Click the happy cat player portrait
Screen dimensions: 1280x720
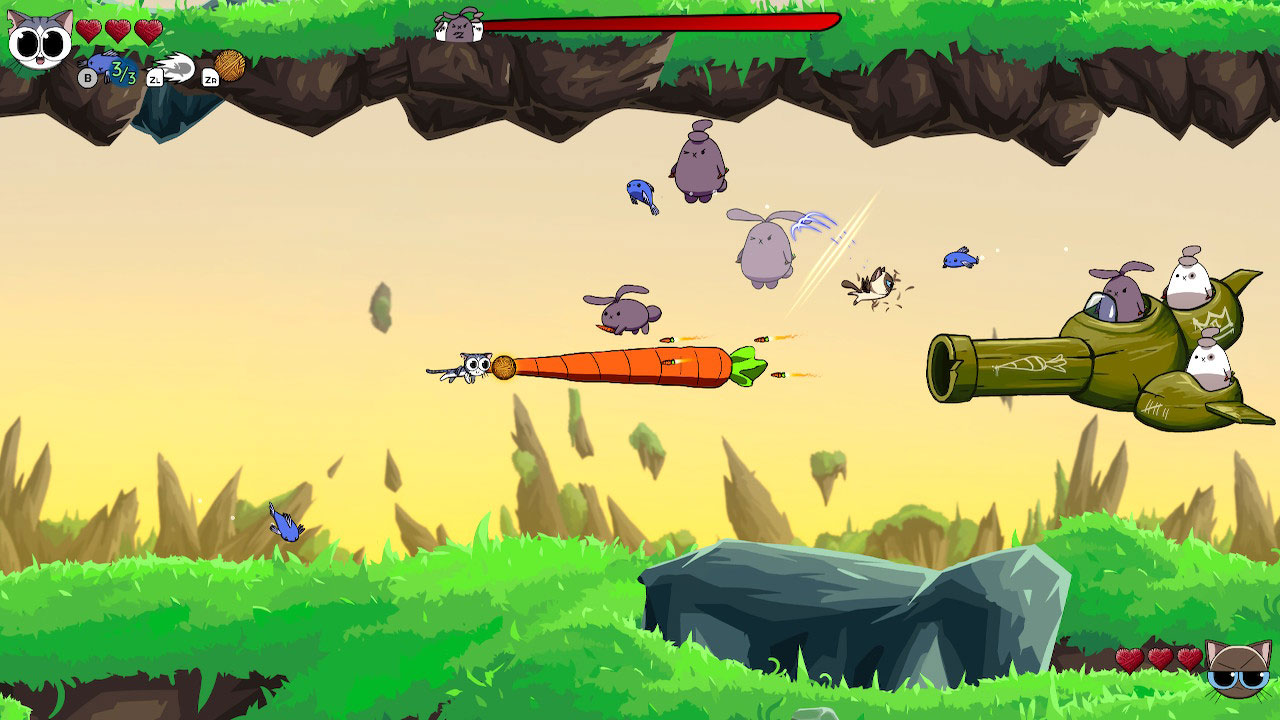[x=38, y=40]
